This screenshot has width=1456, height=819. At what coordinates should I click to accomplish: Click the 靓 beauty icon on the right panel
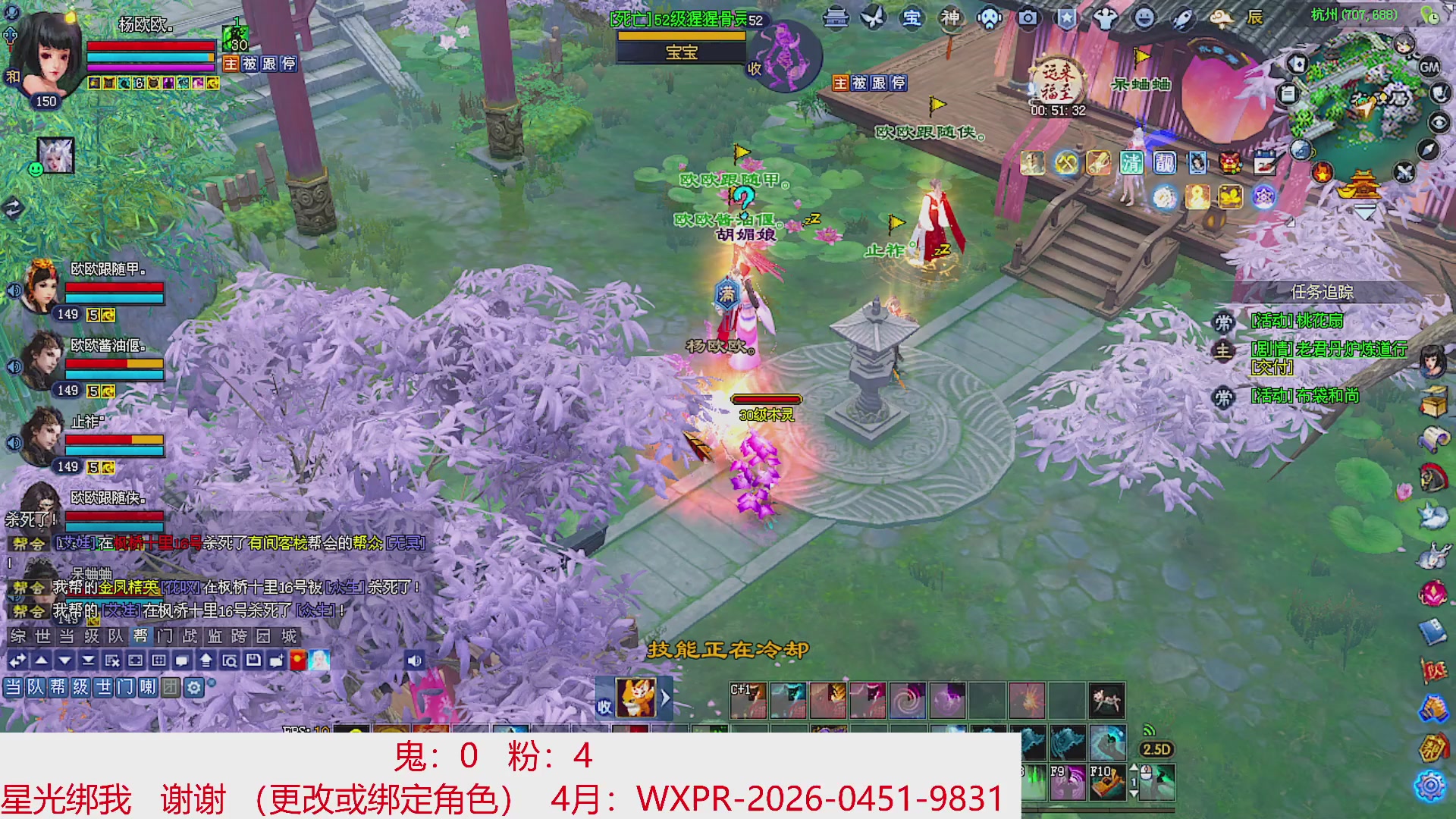click(x=1165, y=164)
